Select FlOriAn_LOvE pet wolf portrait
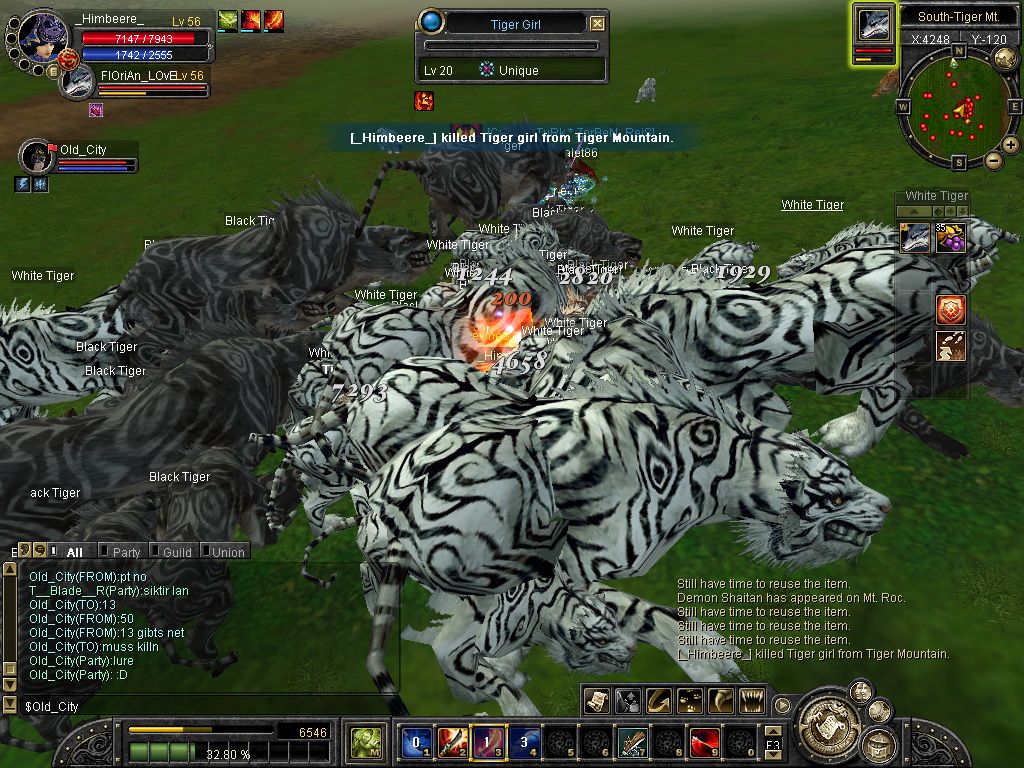The width and height of the screenshot is (1024, 768). coord(76,82)
